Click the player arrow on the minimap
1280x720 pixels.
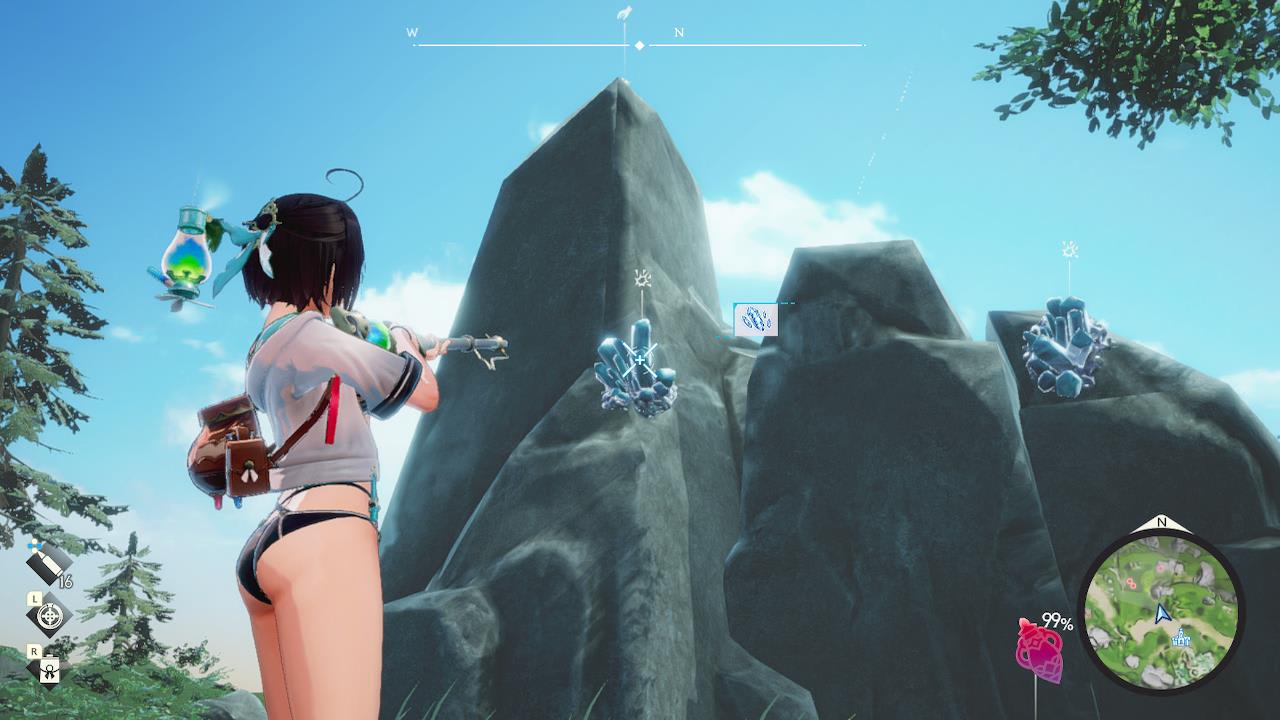tap(1163, 612)
